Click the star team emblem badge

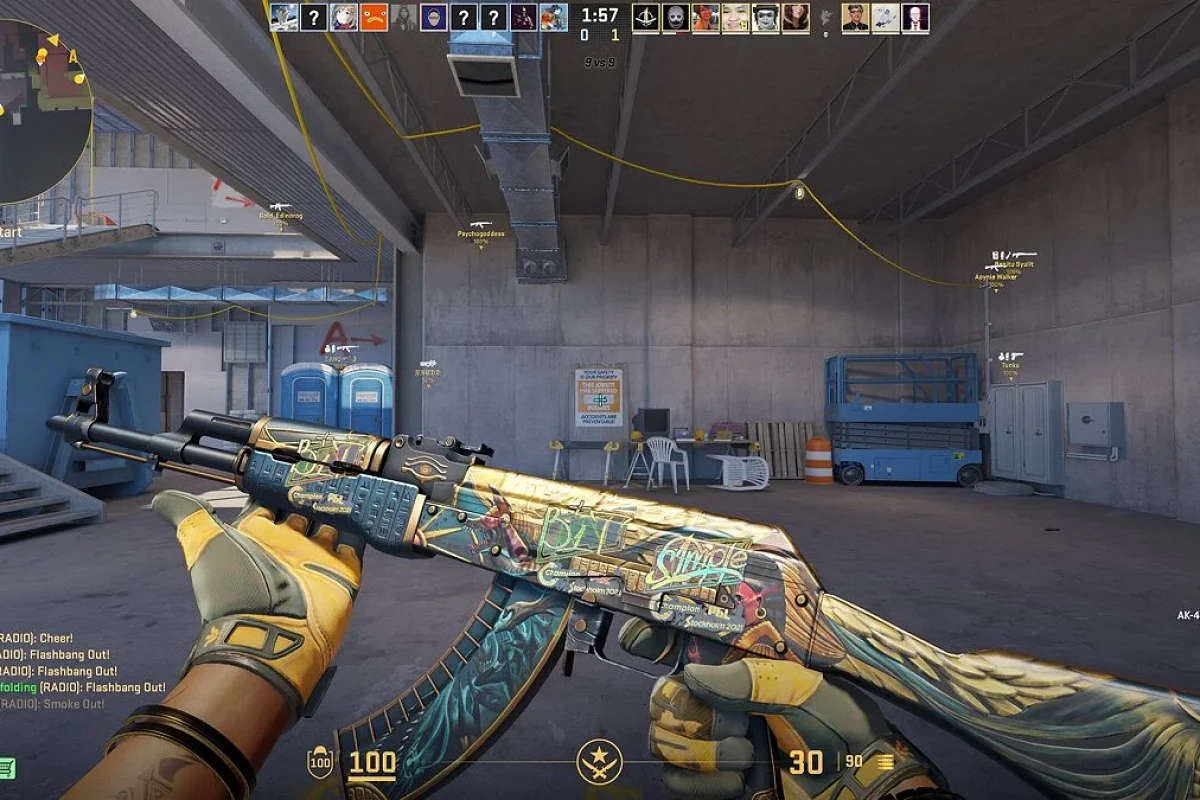600,763
